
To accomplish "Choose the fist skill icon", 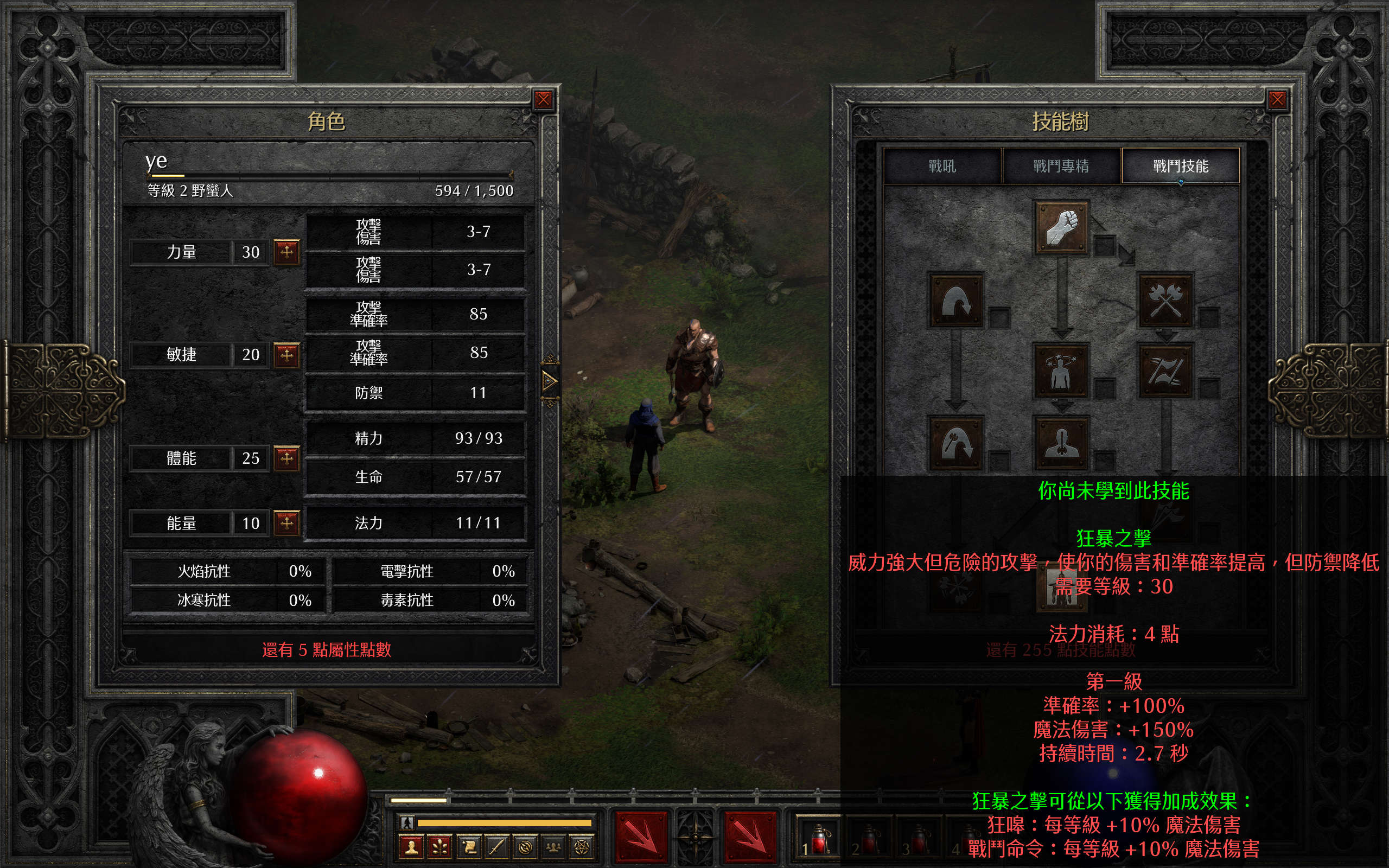I will (x=1061, y=227).
